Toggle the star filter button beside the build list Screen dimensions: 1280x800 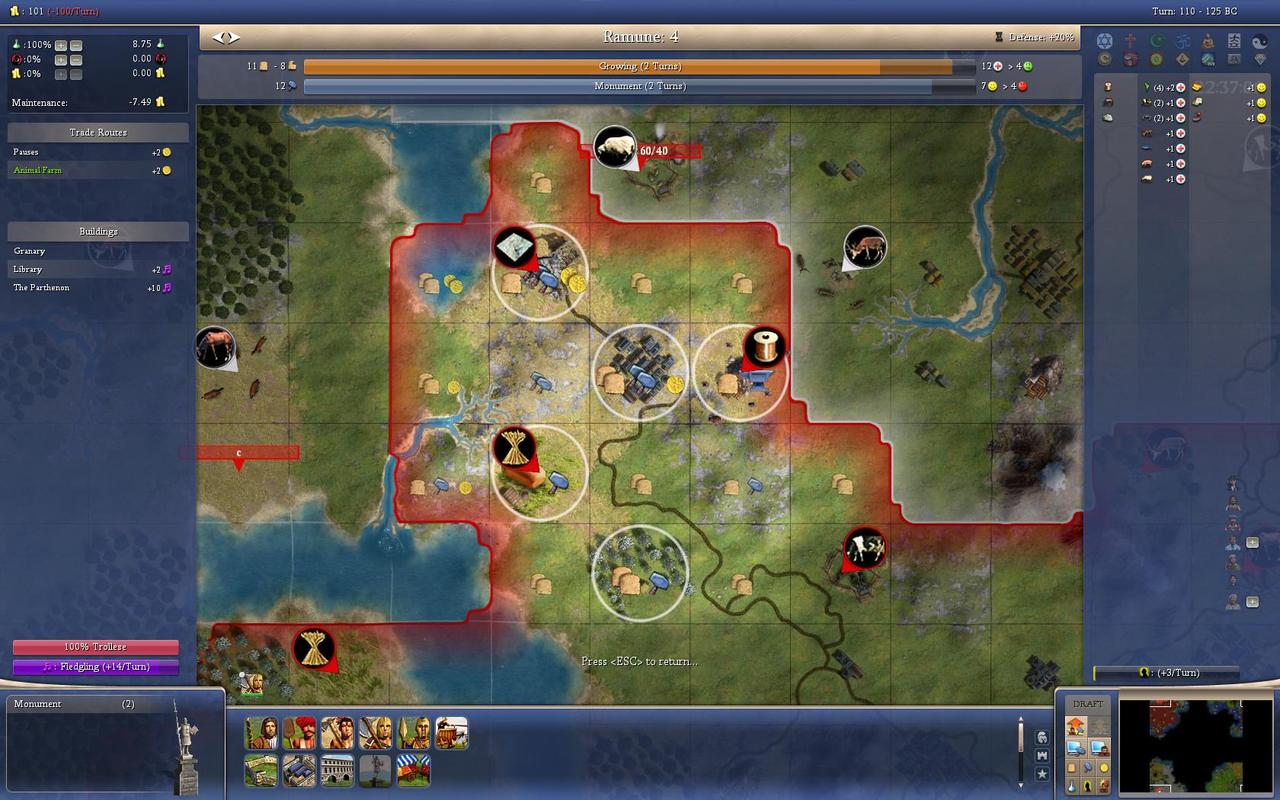click(1042, 774)
